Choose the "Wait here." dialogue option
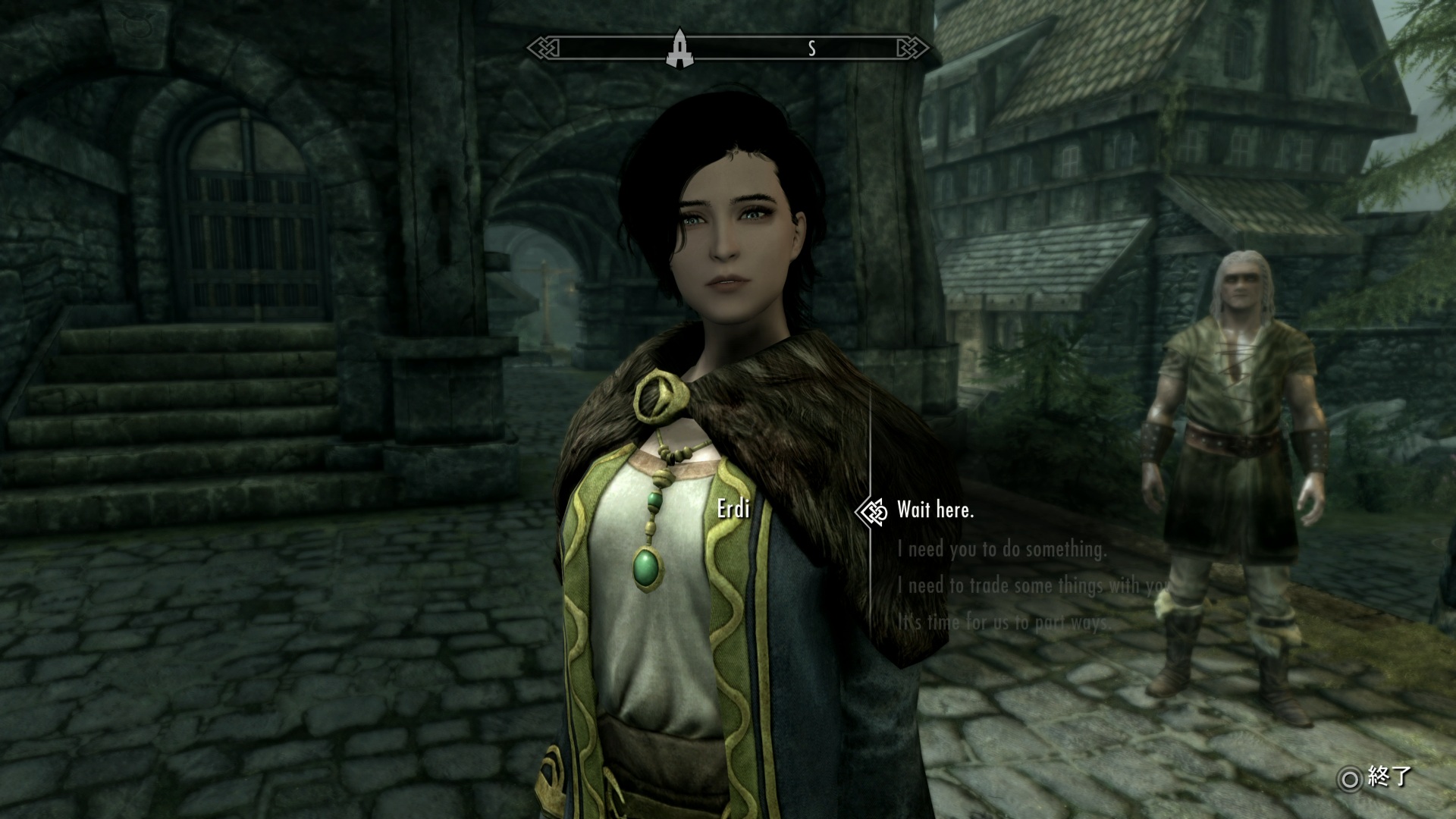This screenshot has width=1456, height=819. coord(935,510)
